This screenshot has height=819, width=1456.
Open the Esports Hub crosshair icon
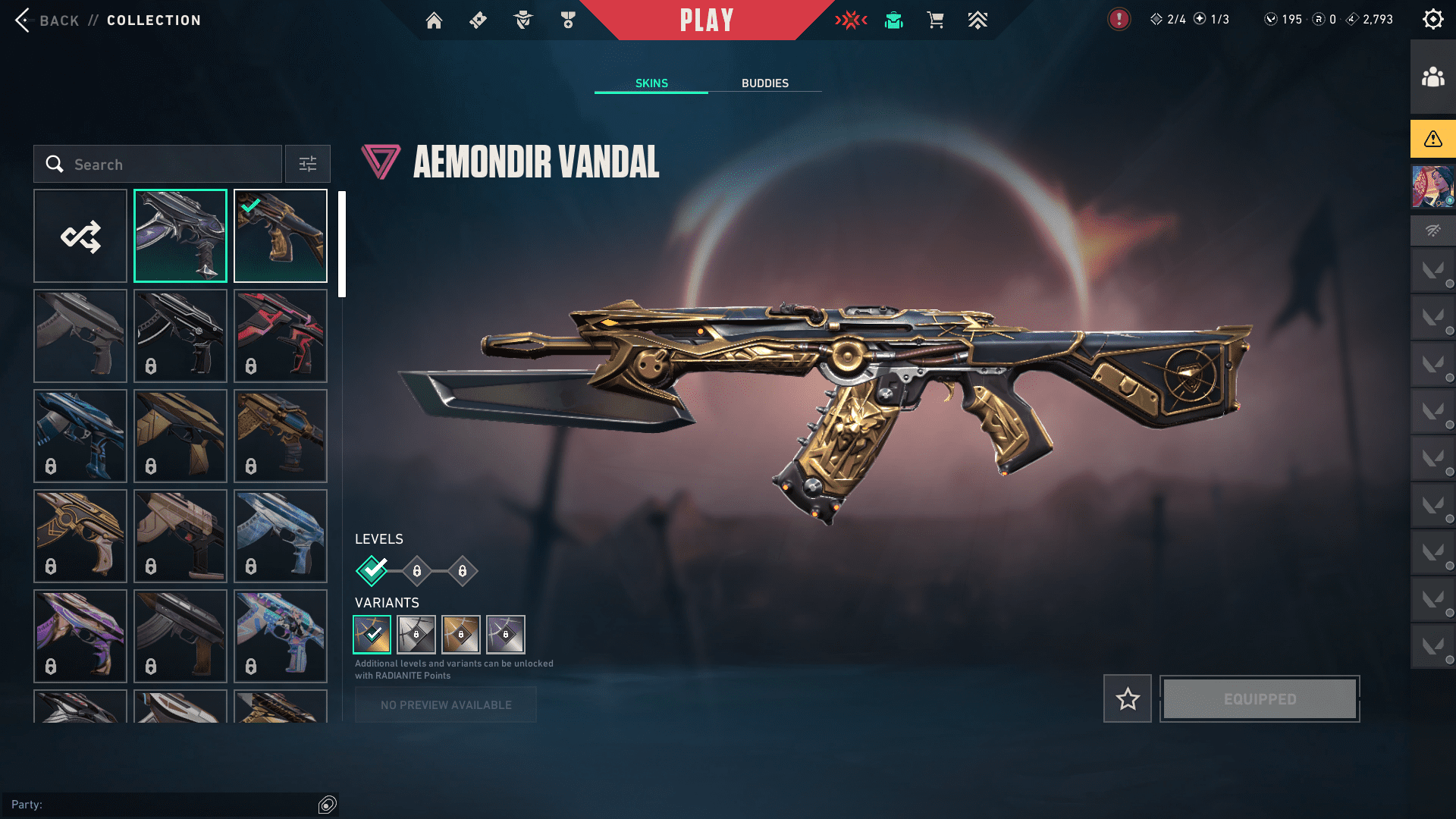coord(851,20)
